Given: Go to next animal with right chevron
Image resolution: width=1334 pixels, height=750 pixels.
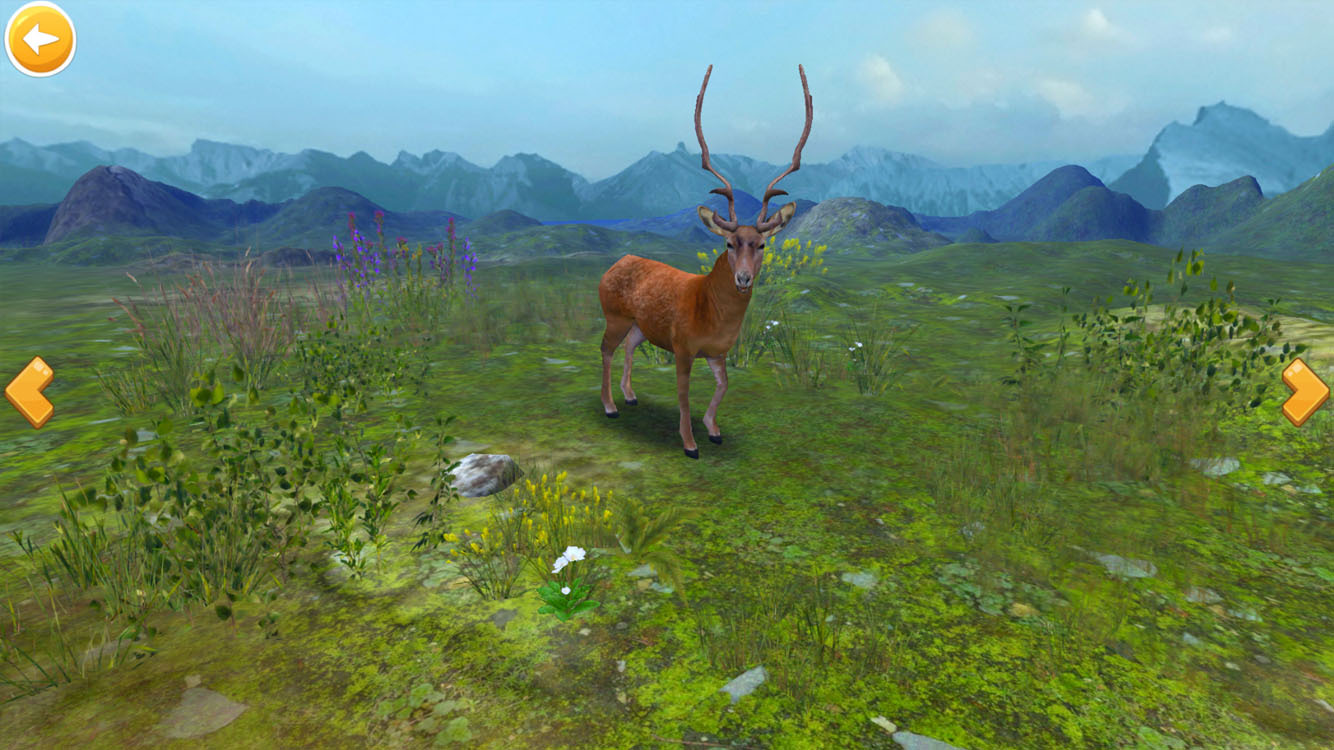Looking at the screenshot, I should pyautogui.click(x=1305, y=392).
